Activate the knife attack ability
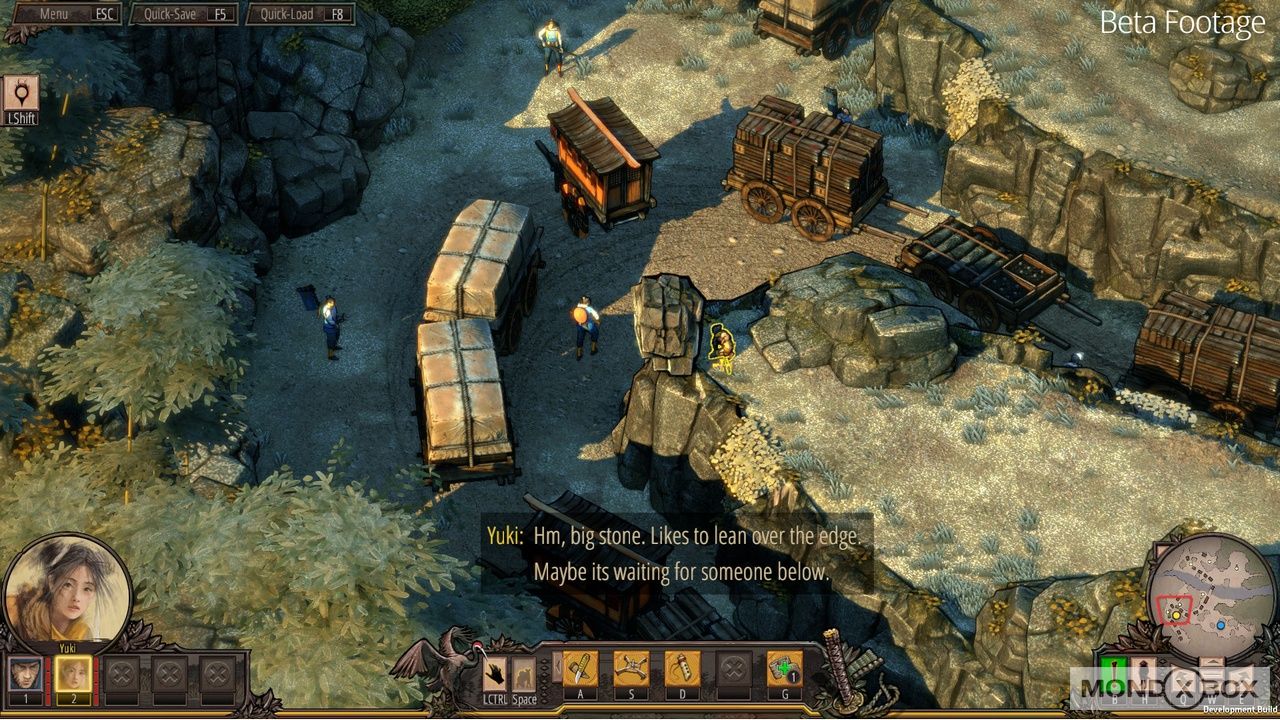The image size is (1280, 720). (x=580, y=669)
